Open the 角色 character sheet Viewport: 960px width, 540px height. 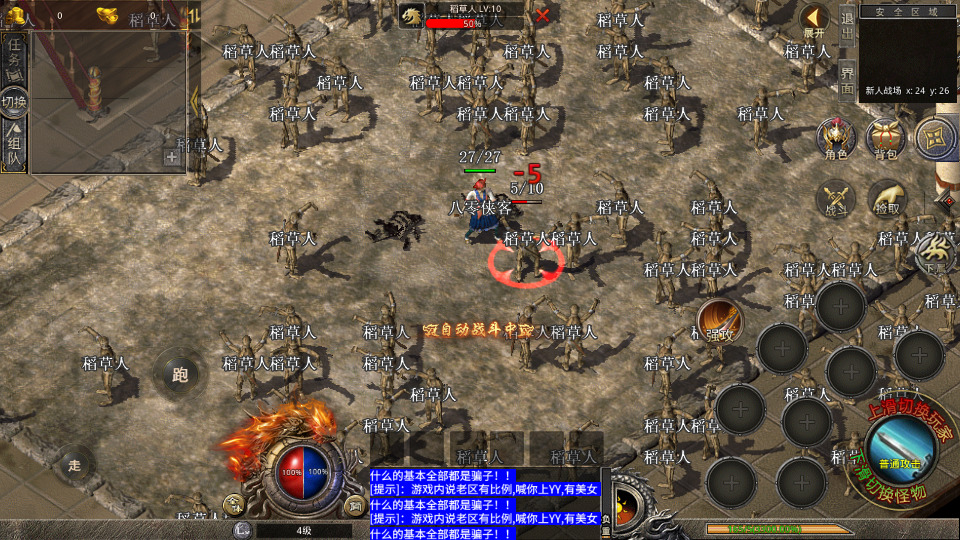point(835,138)
